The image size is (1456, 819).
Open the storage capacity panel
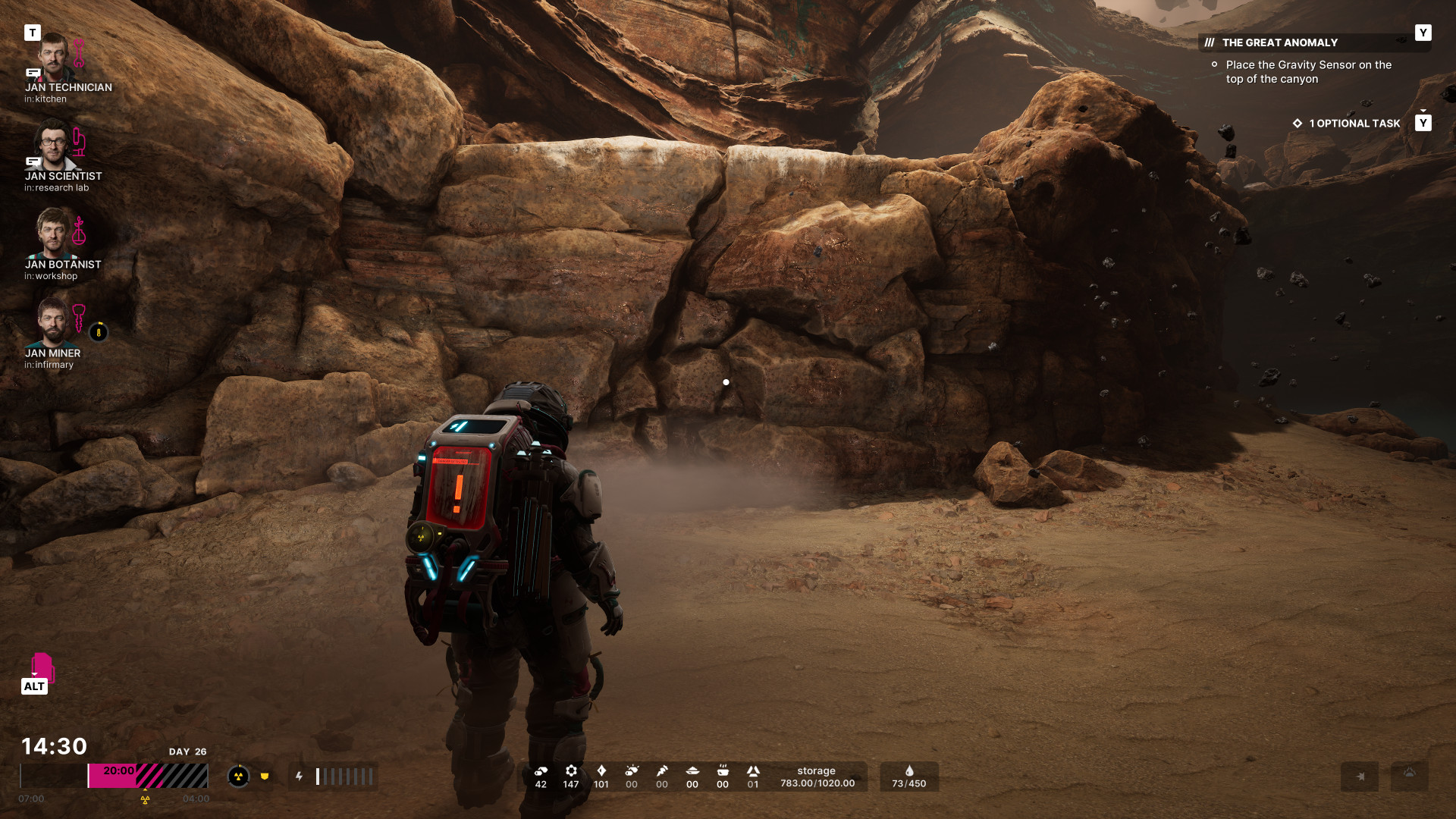(817, 777)
